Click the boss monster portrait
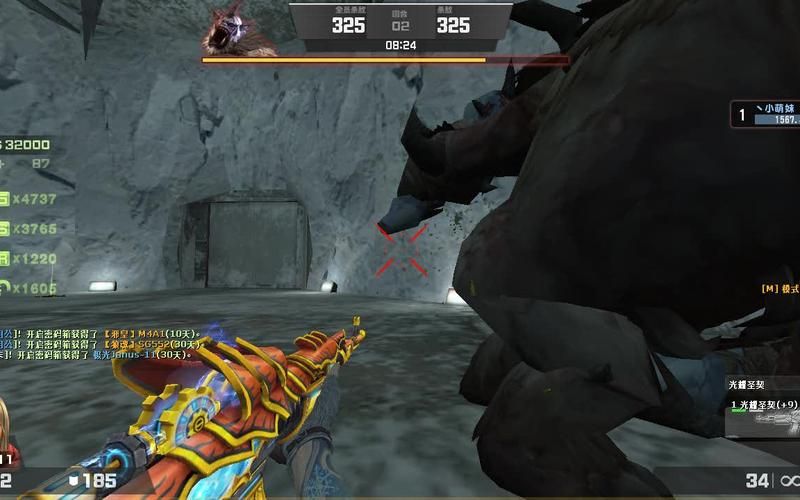This screenshot has height=500, width=800. coord(237,30)
